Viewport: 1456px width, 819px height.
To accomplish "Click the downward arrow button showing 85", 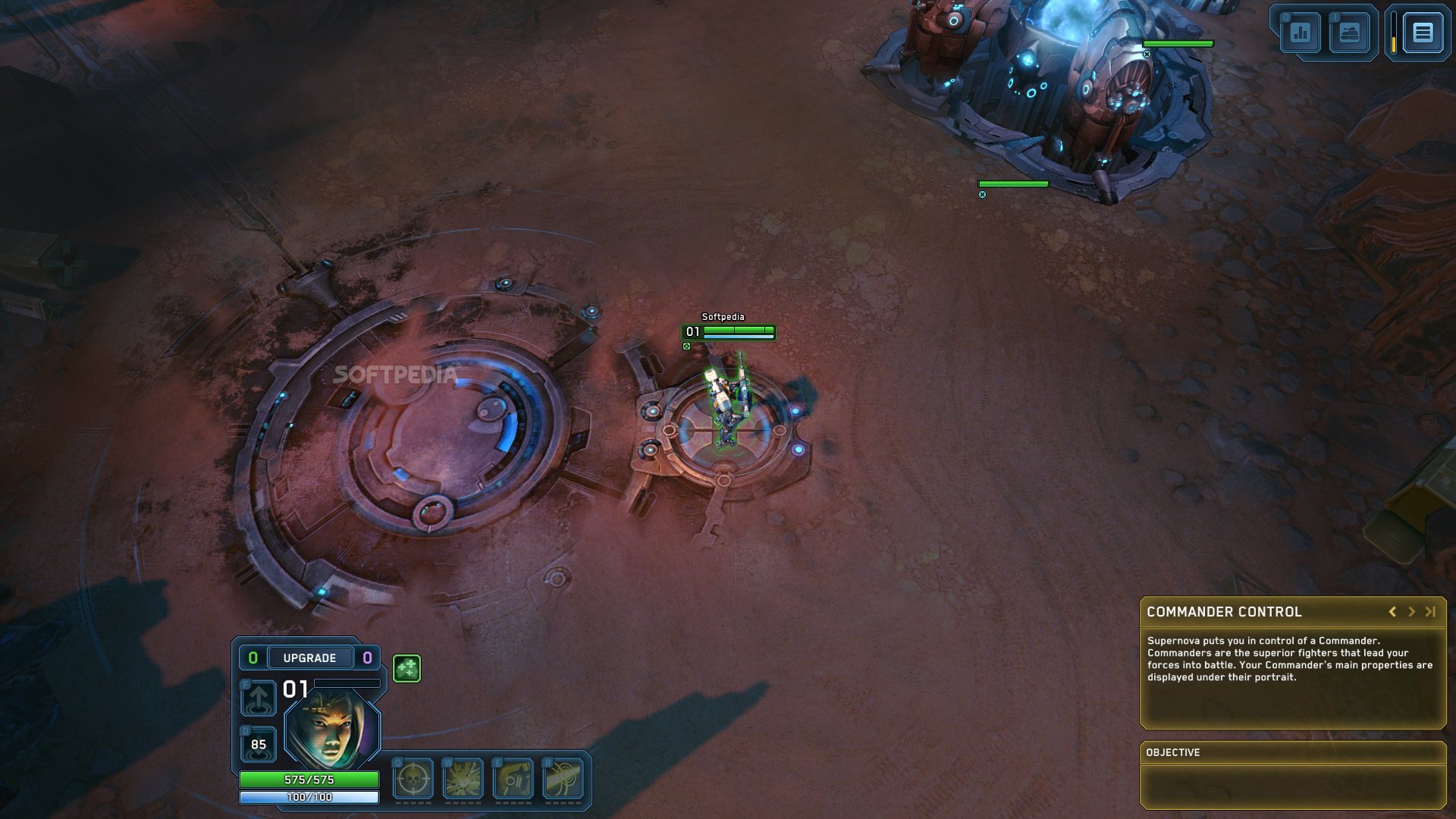I will pos(258,744).
